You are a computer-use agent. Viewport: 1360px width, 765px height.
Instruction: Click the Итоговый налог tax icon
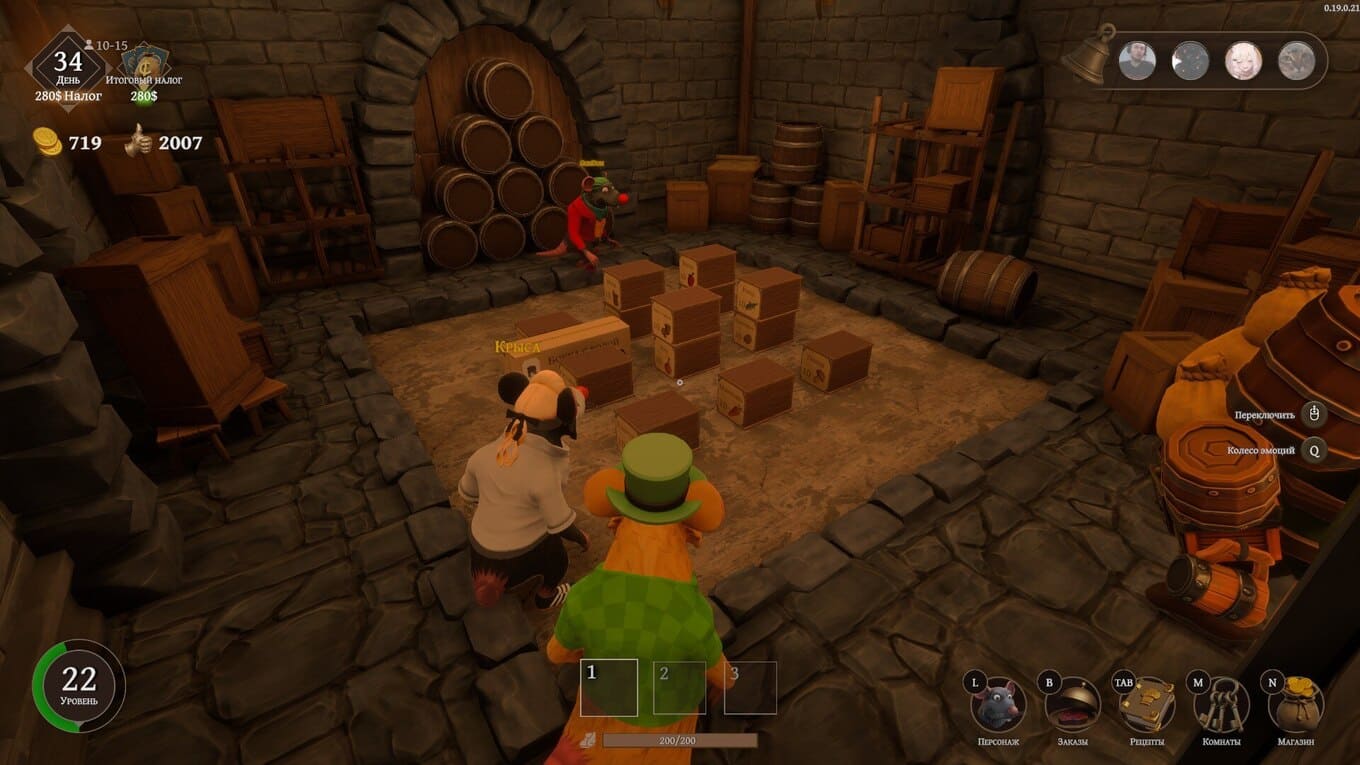pos(144,62)
